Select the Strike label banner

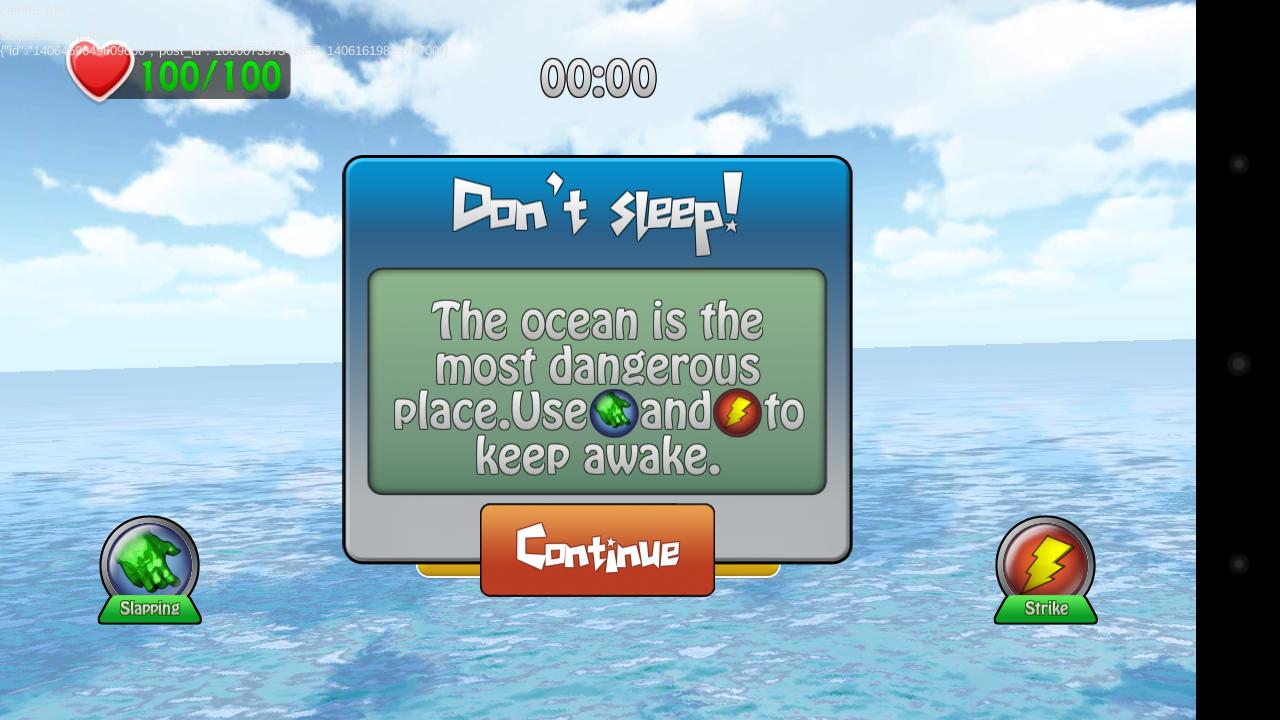(x=1046, y=608)
